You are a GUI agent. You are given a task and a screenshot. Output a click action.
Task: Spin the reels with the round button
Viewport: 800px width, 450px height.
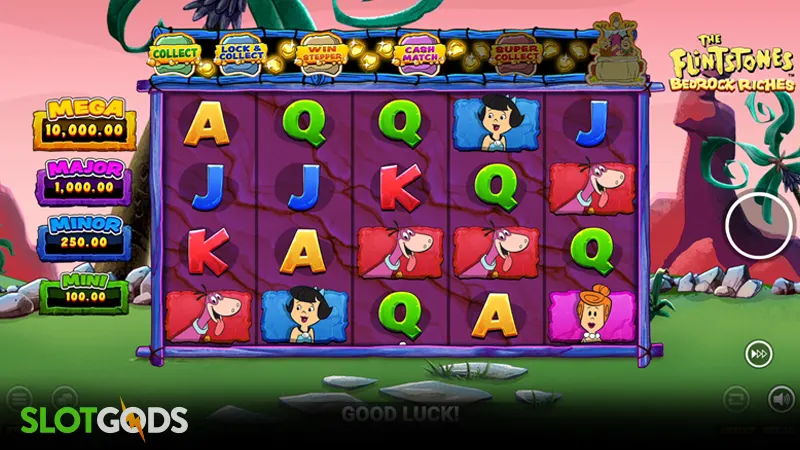click(x=759, y=224)
